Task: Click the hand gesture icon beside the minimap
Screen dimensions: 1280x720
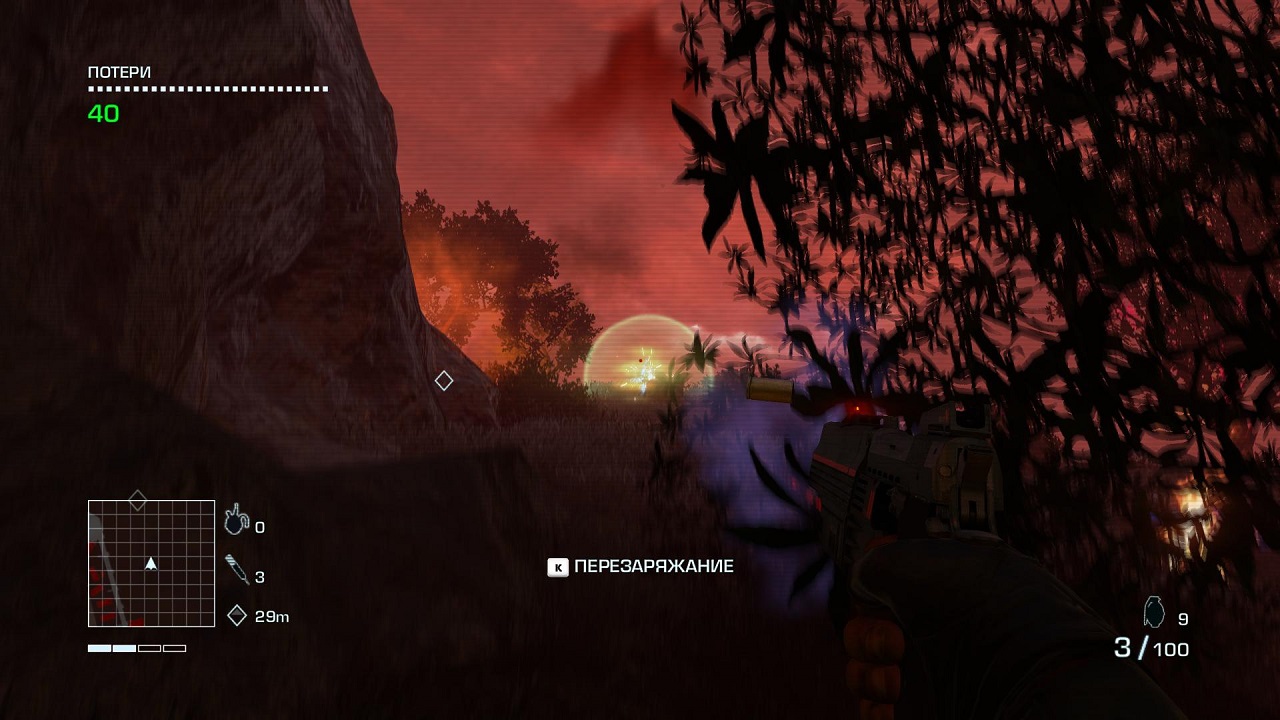Action: coord(236,518)
